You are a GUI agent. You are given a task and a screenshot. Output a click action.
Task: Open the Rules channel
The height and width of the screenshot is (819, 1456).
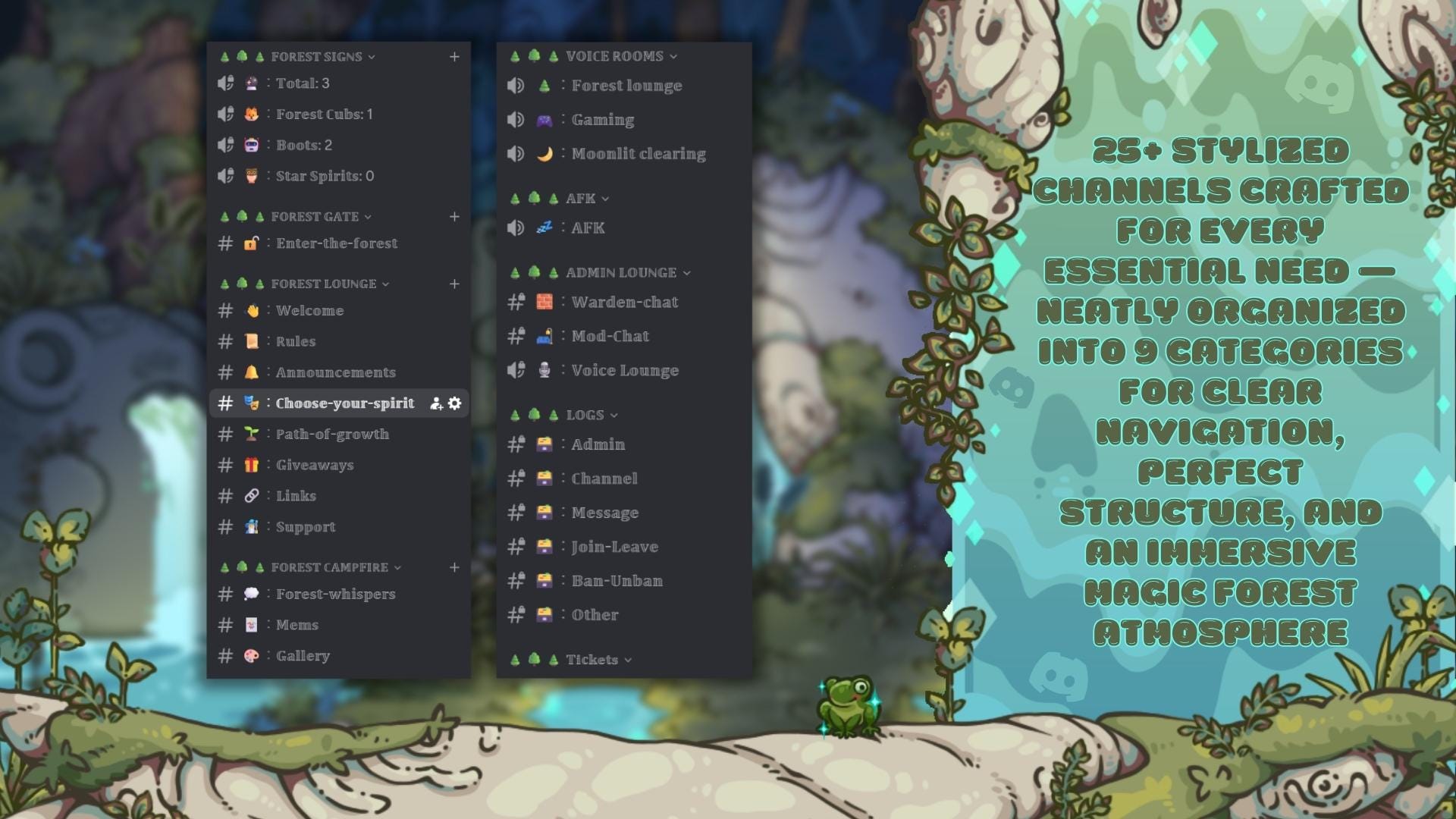pos(295,341)
